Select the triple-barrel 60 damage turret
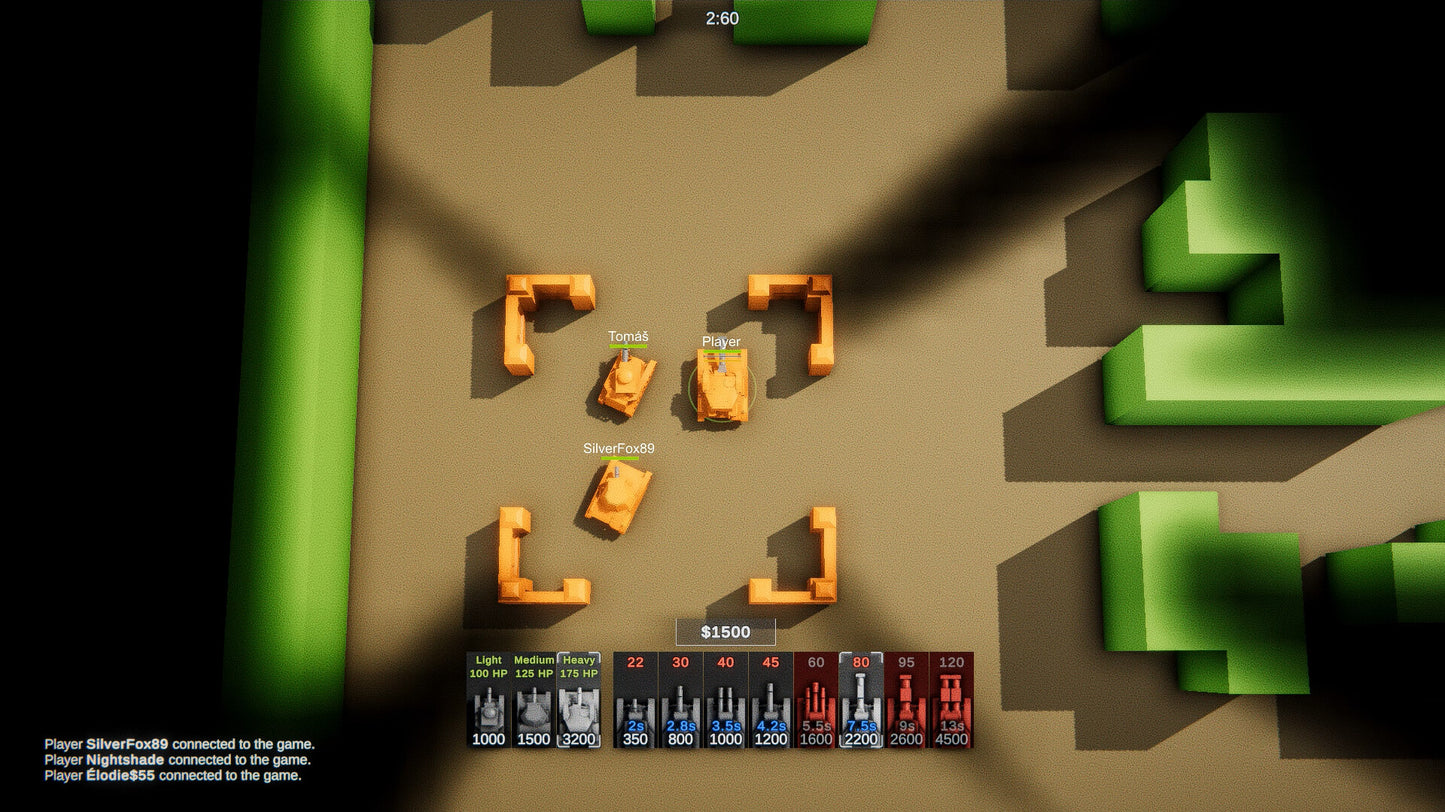 point(816,700)
